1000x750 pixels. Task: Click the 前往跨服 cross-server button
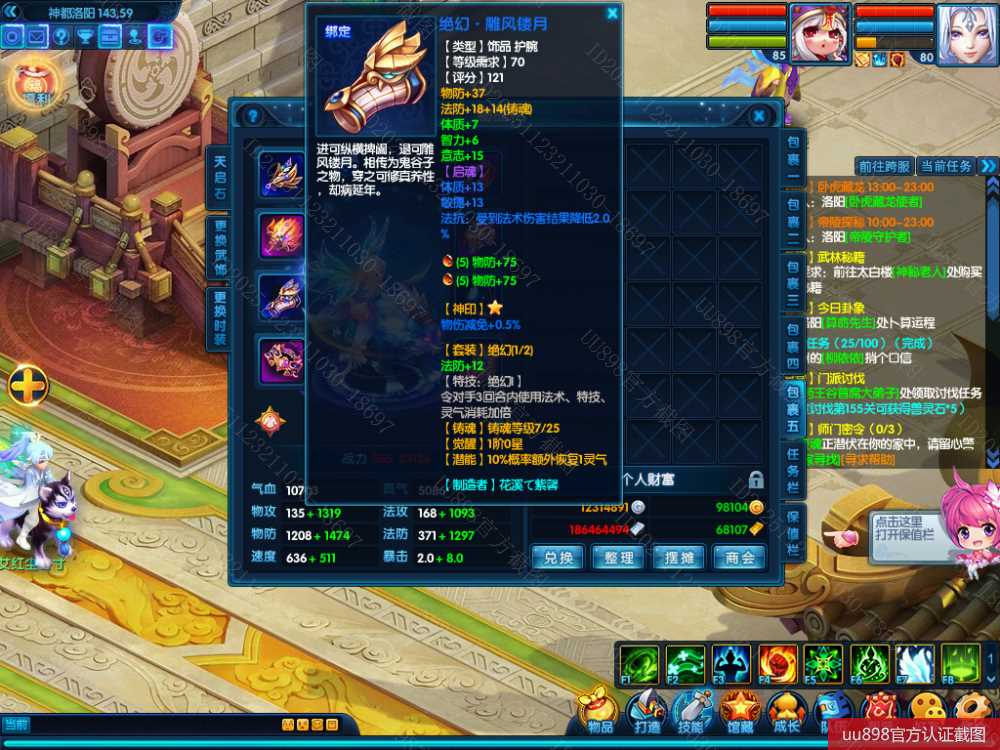885,166
